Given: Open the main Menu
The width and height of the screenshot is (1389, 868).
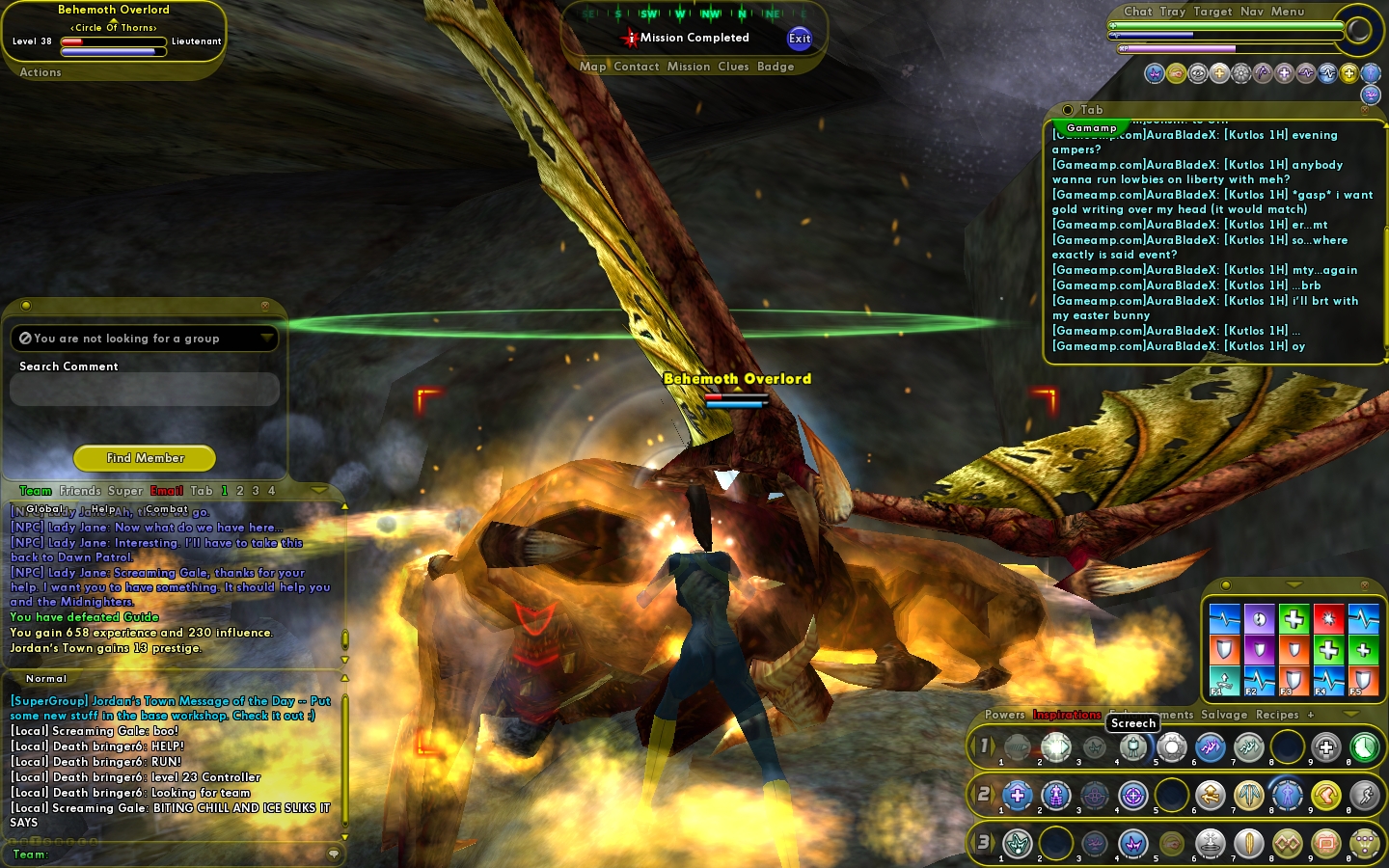Looking at the screenshot, I should tap(1288, 12).
